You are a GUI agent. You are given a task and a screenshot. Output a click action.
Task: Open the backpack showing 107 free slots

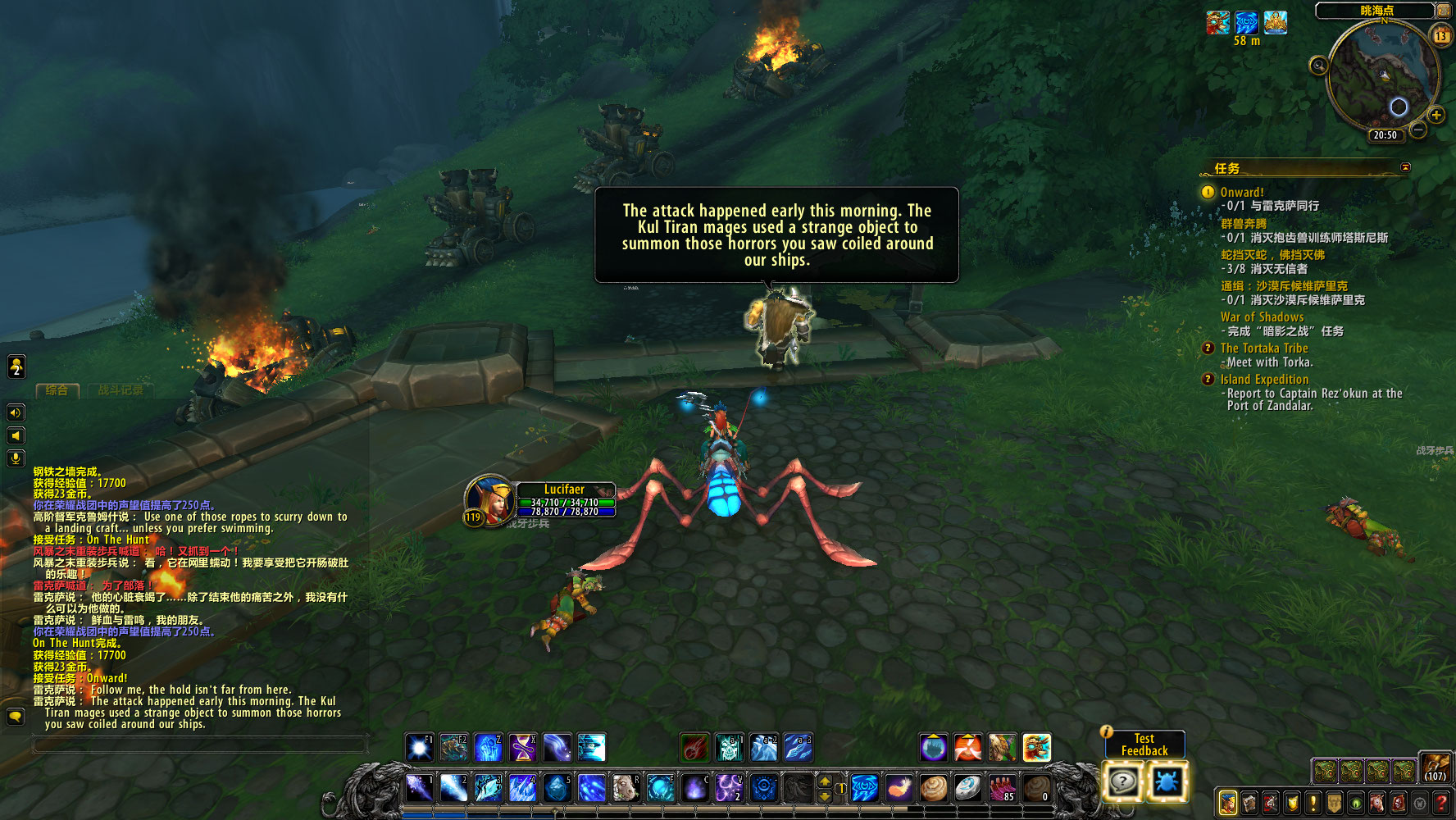point(1435,768)
